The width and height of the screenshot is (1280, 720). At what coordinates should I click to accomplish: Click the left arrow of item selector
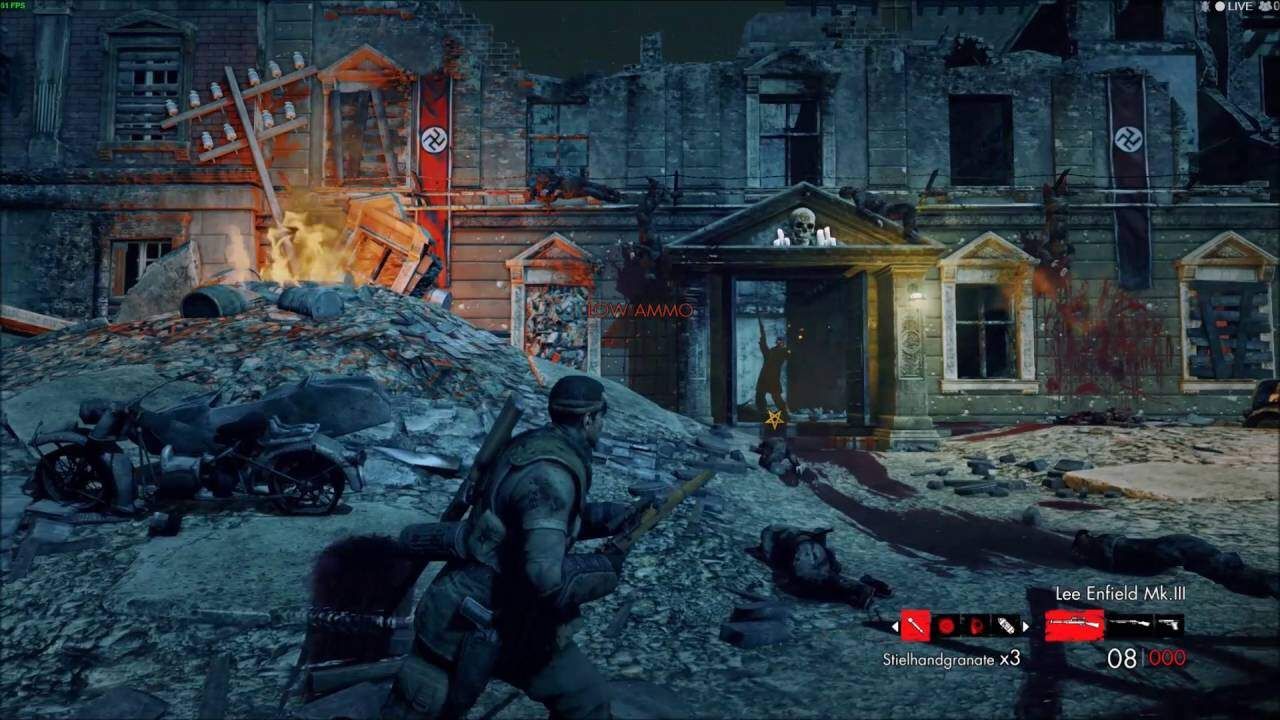point(895,626)
